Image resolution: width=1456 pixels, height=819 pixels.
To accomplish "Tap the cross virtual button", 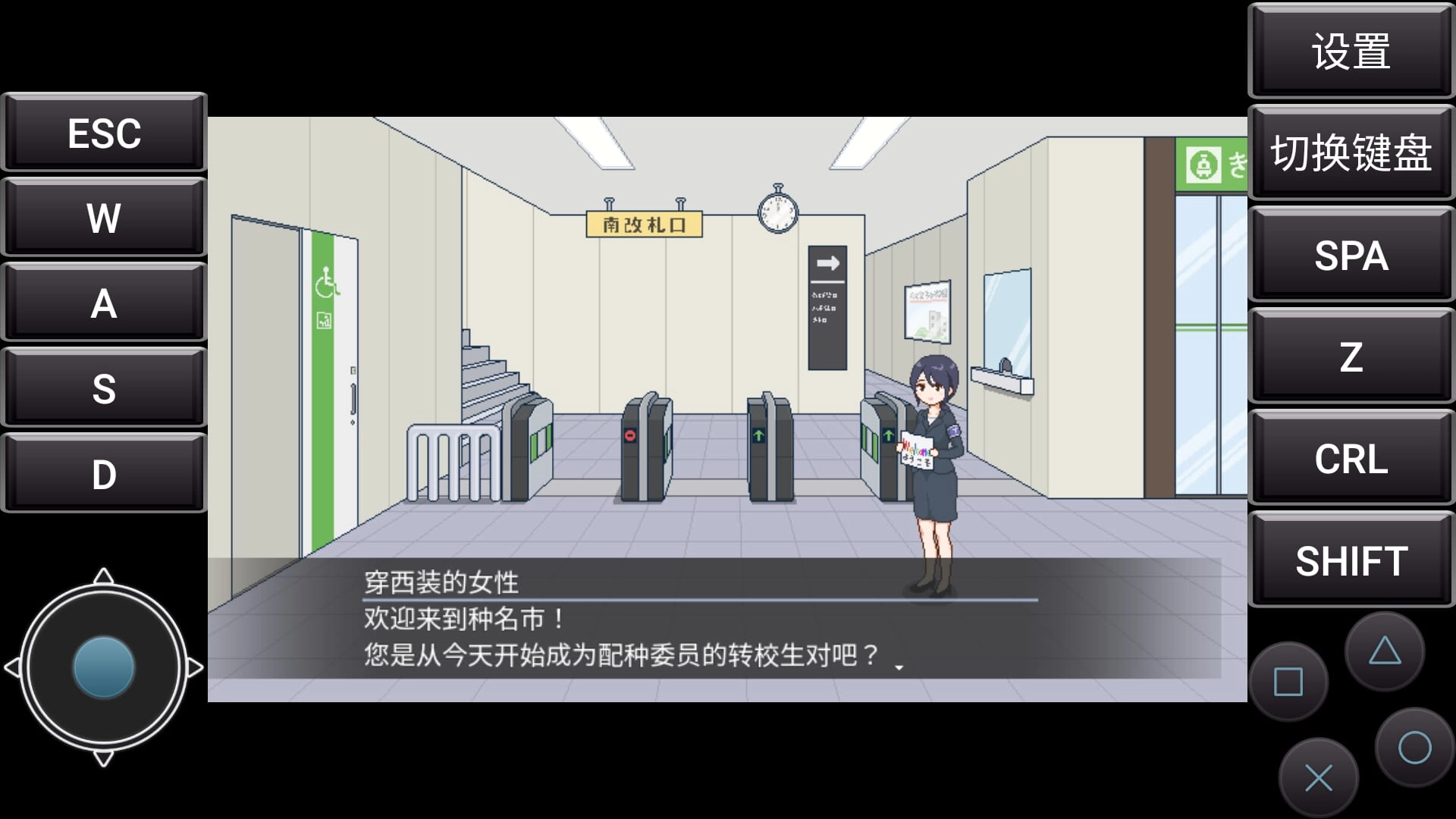I will 1319,778.
